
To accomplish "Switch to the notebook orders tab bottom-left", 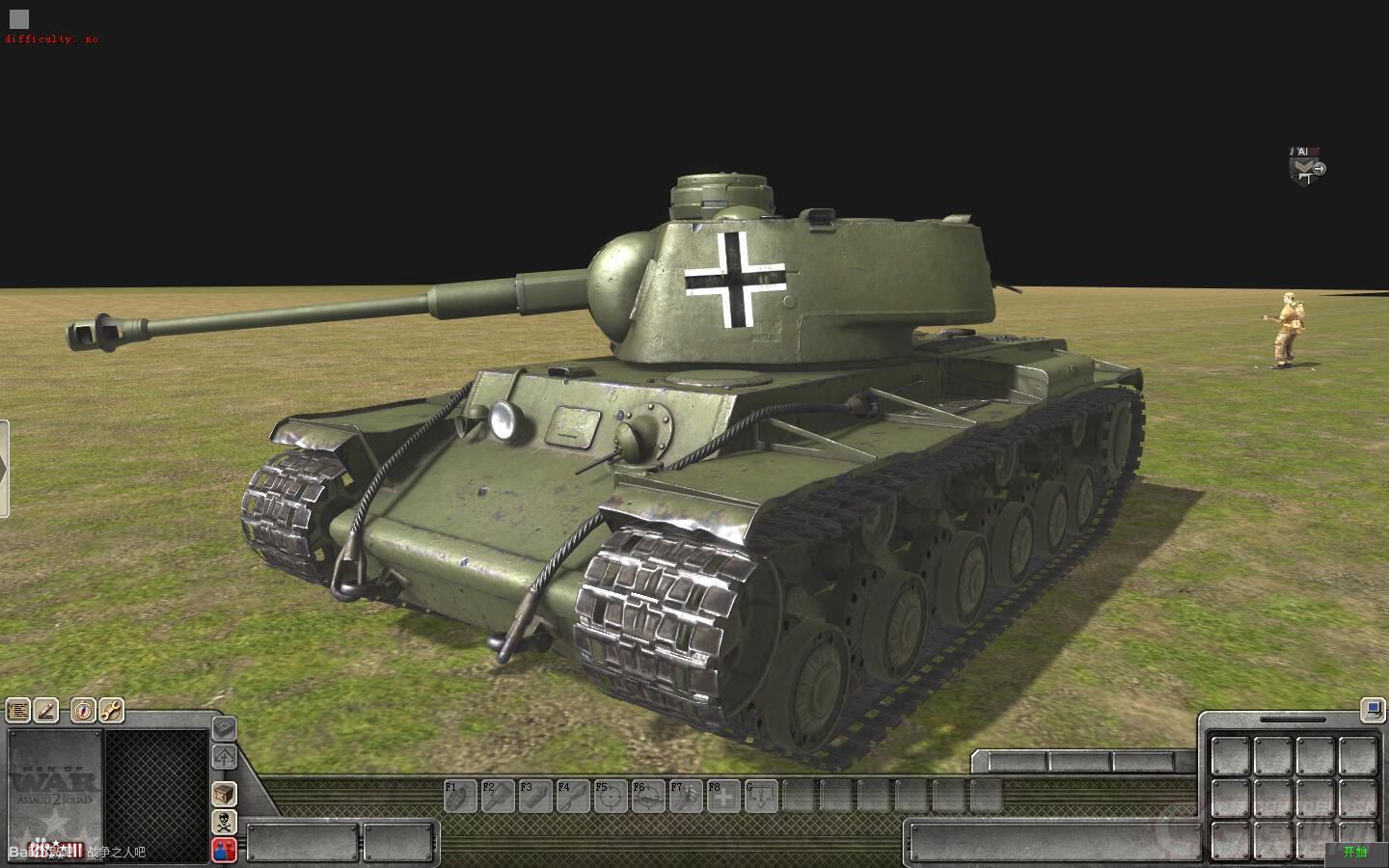I will click(x=18, y=710).
